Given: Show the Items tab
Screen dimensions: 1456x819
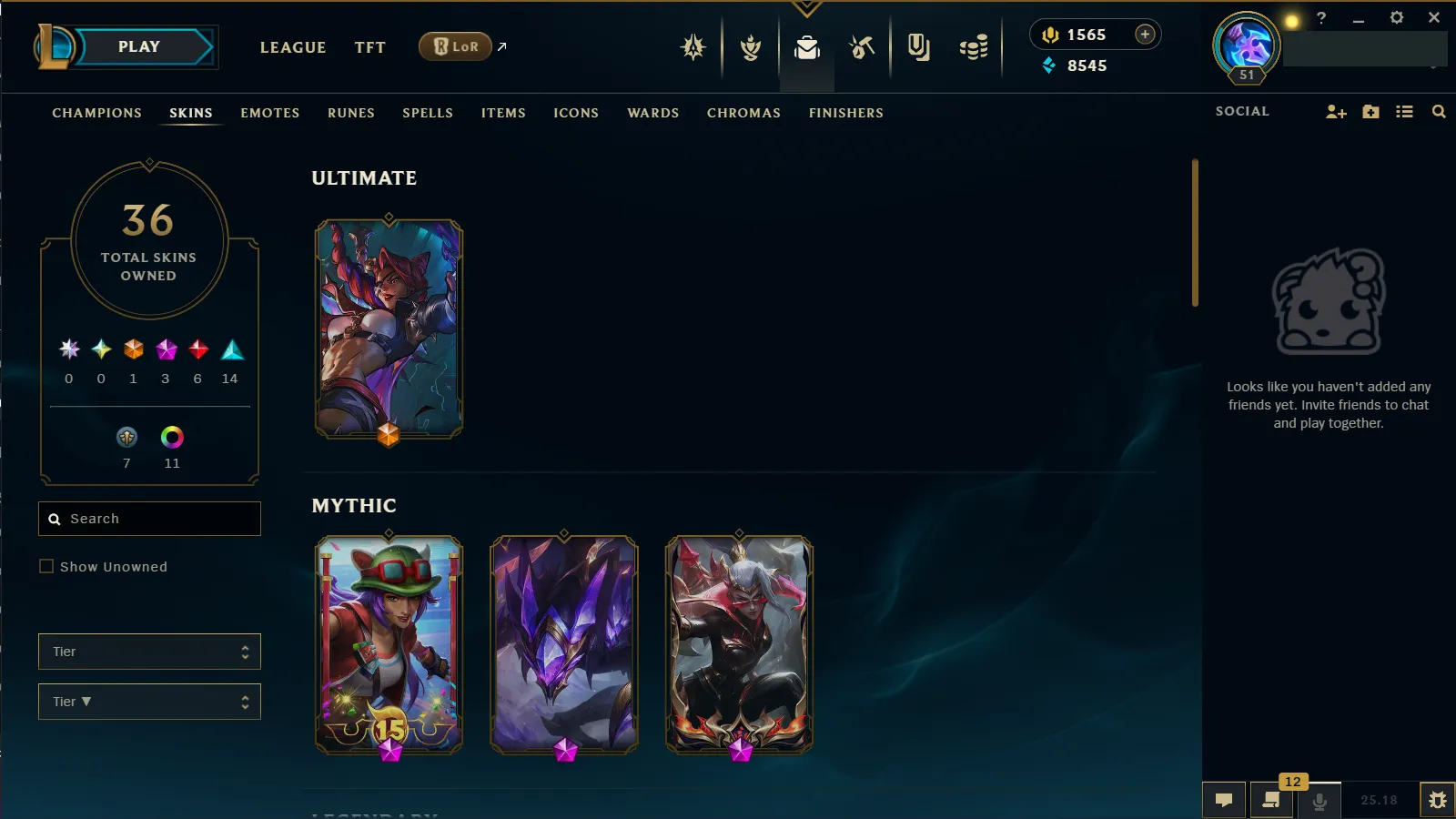Looking at the screenshot, I should [x=503, y=113].
